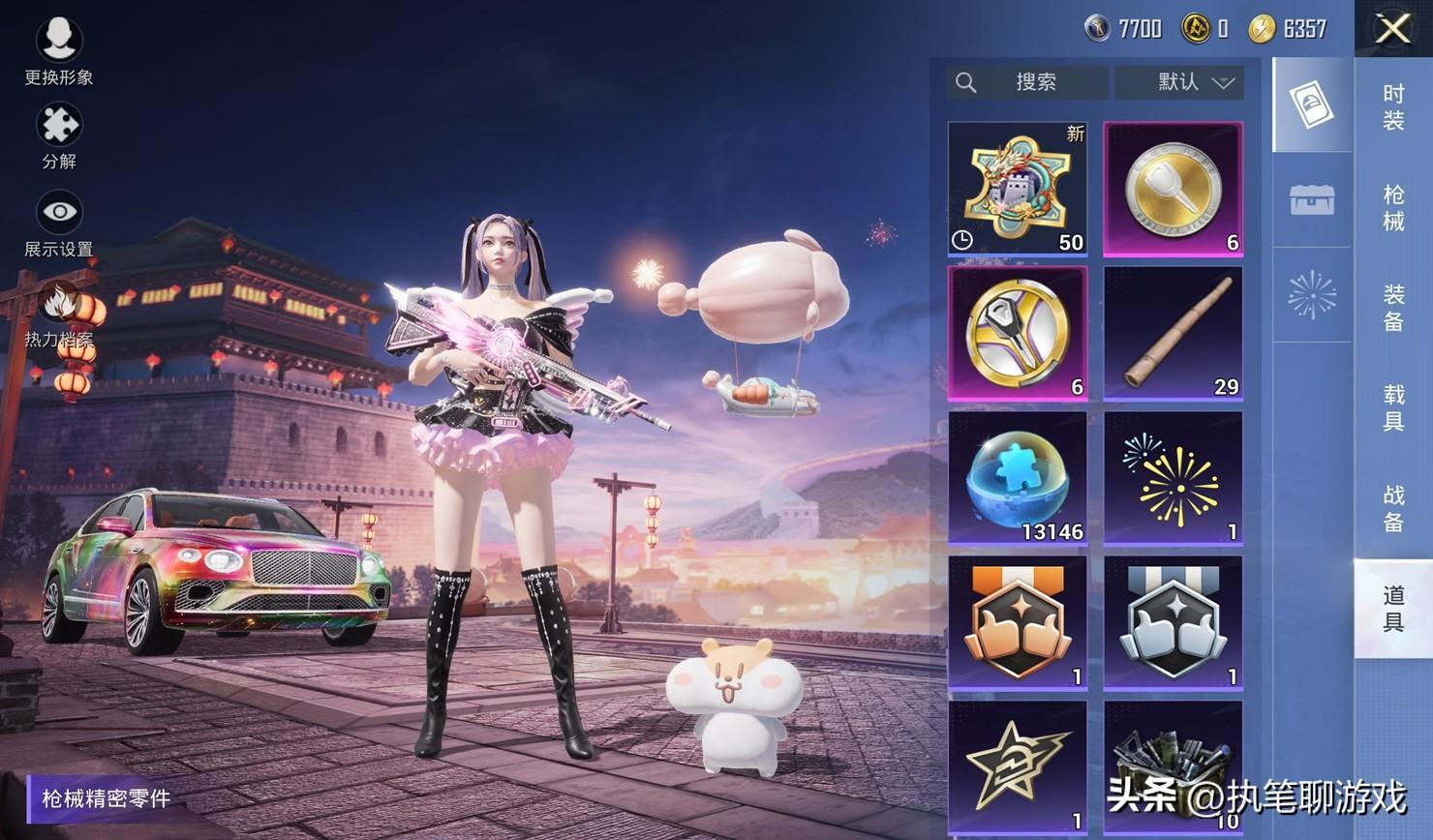The width and height of the screenshot is (1433, 840).
Task: Select the 道具 items tab
Action: [1392, 609]
